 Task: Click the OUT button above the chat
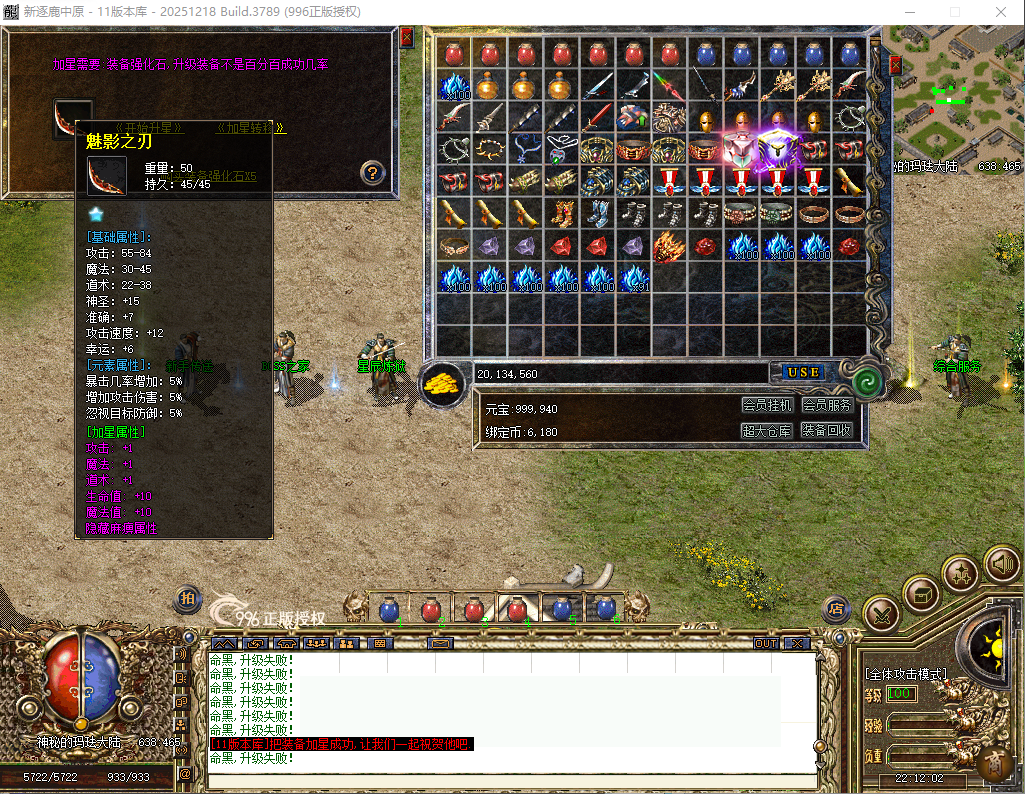tap(766, 643)
